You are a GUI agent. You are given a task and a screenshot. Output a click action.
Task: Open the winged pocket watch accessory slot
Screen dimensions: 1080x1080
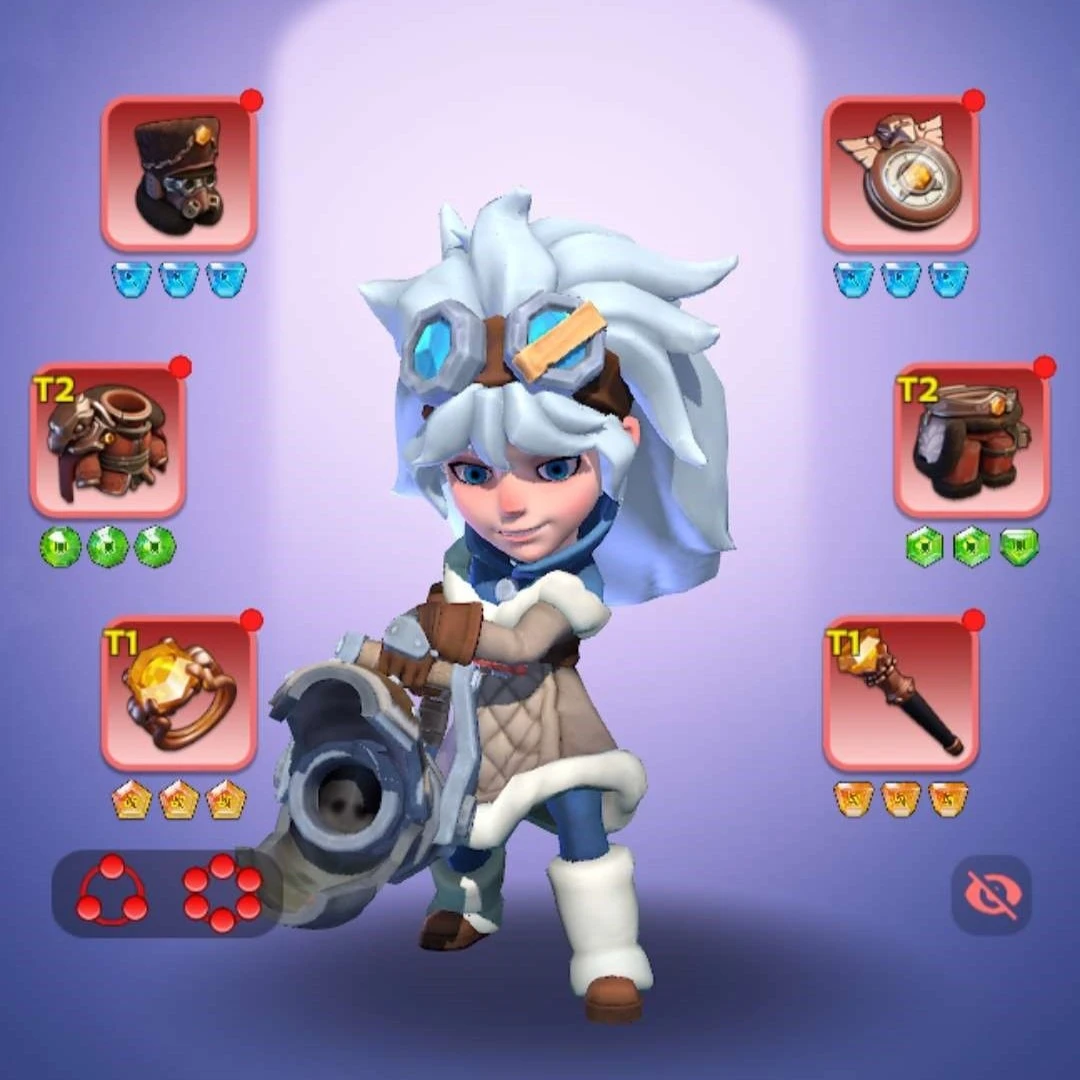[x=901, y=174]
